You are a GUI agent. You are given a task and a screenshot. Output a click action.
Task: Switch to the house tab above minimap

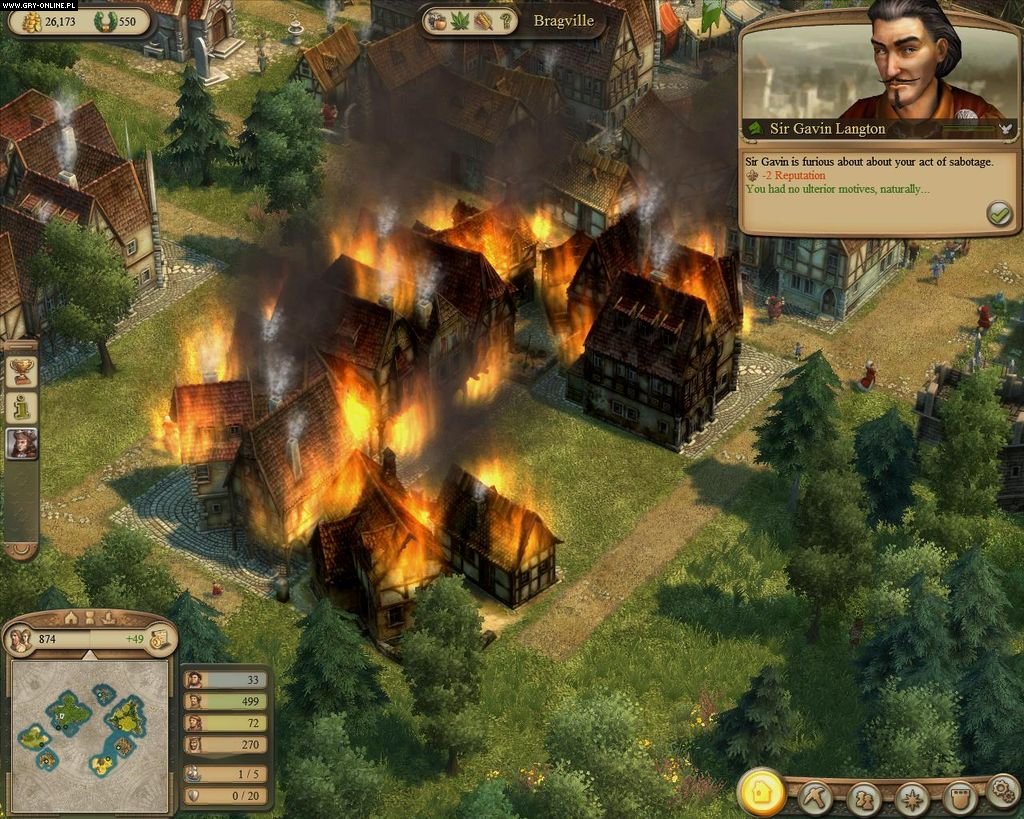70,617
